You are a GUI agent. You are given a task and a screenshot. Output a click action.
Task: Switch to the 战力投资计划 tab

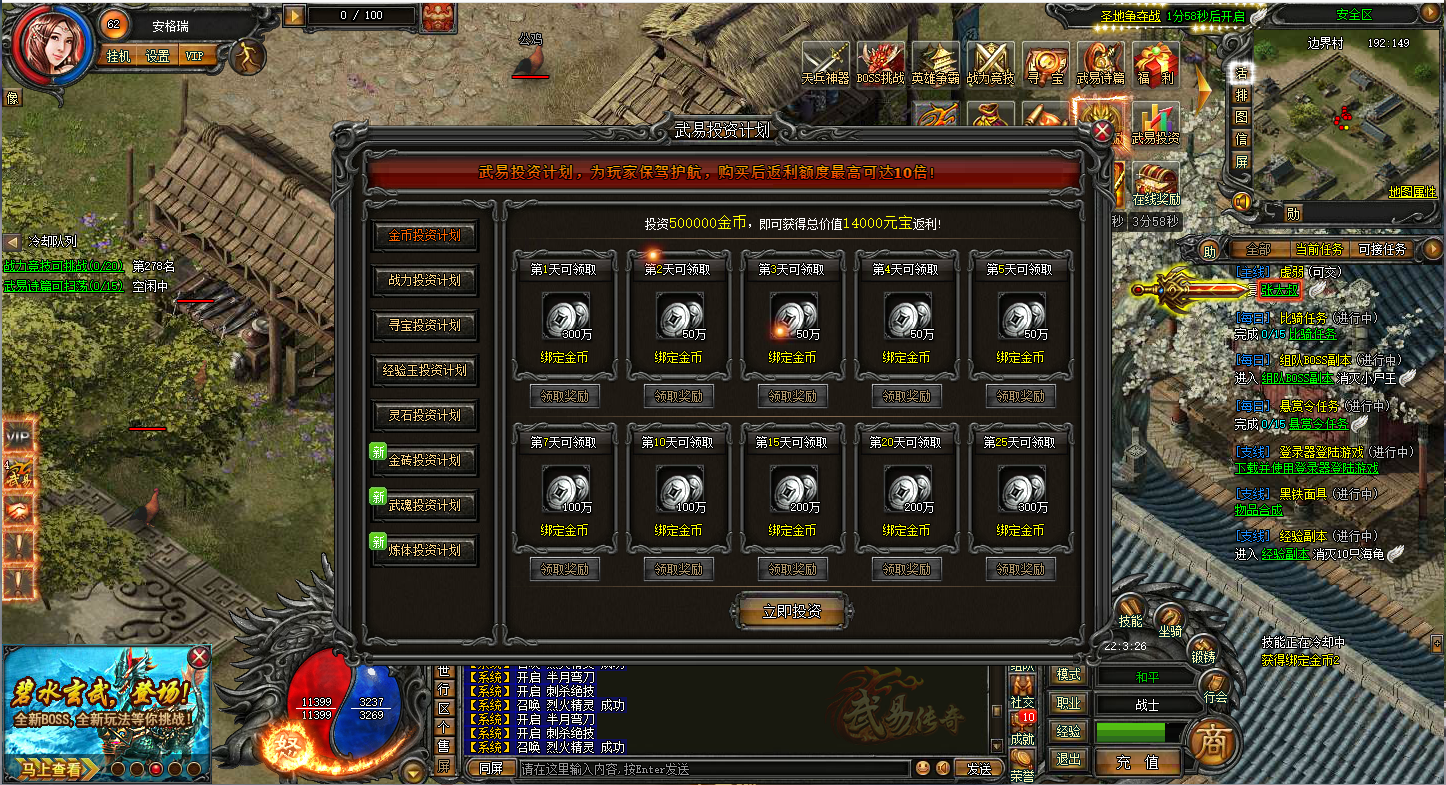pyautogui.click(x=425, y=281)
